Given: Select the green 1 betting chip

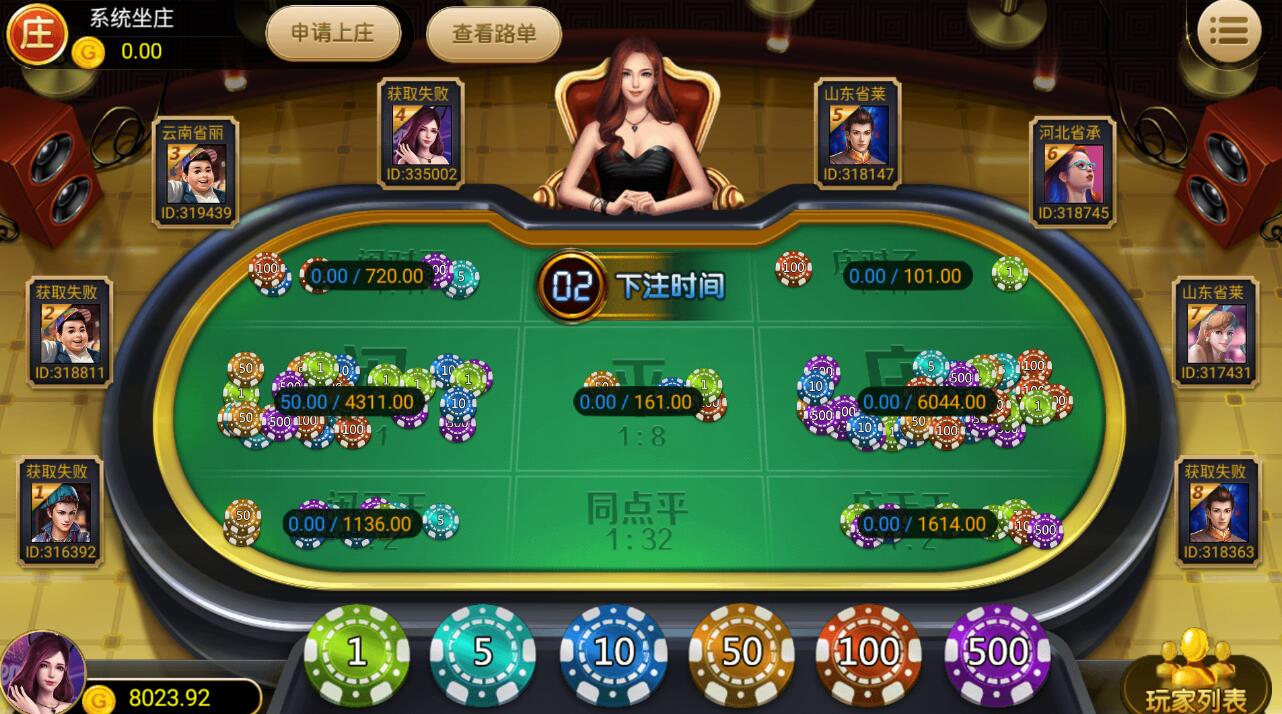Looking at the screenshot, I should [356, 653].
